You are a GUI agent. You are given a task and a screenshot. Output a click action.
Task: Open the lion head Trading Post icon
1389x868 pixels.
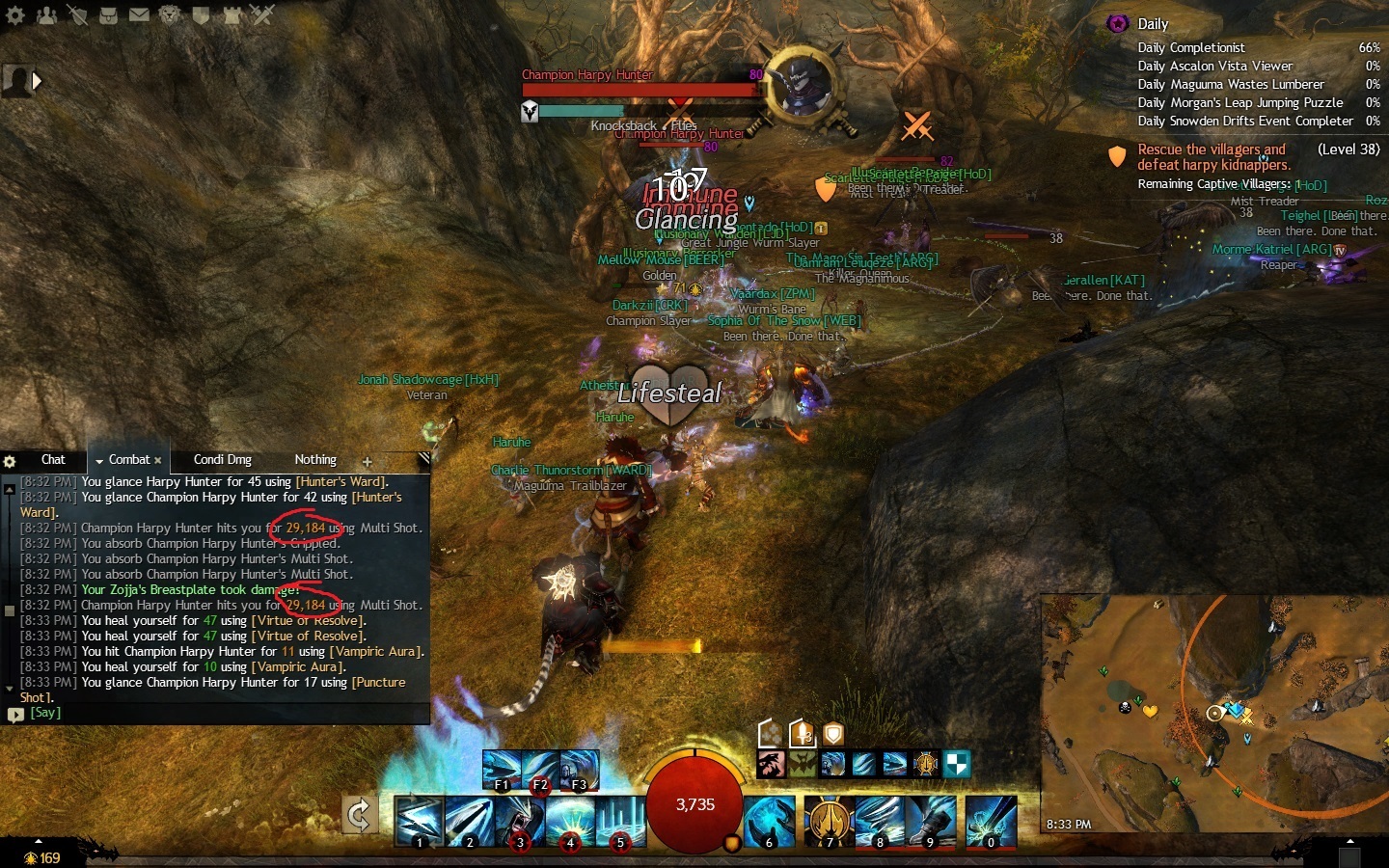[170, 15]
